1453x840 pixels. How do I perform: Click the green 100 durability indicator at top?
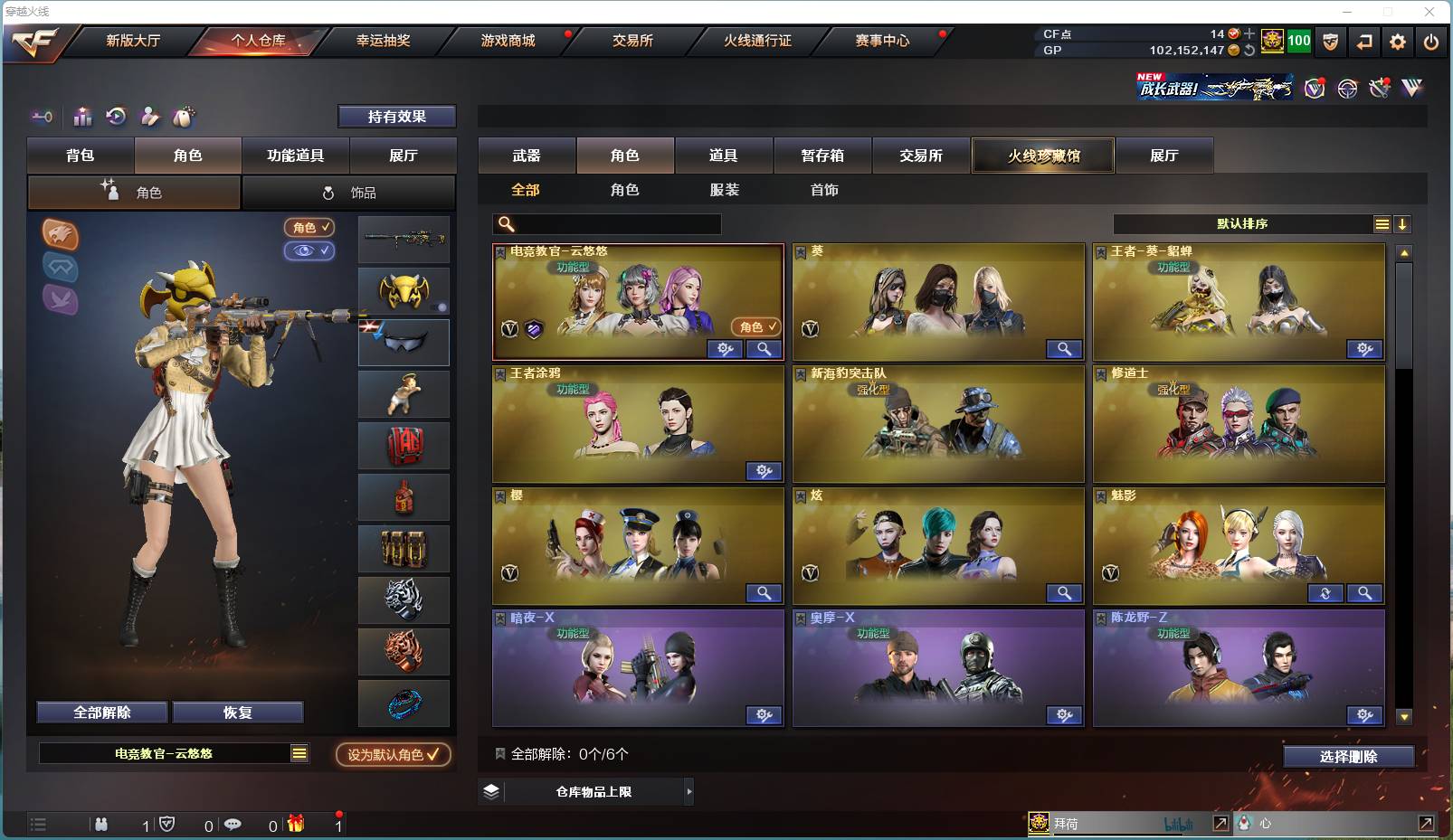[x=1297, y=41]
